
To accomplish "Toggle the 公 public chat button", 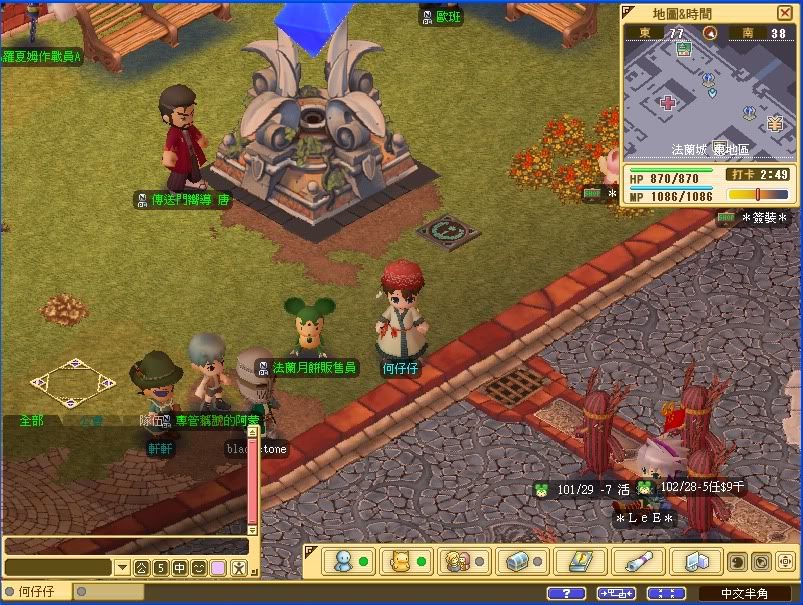I will 142,568.
